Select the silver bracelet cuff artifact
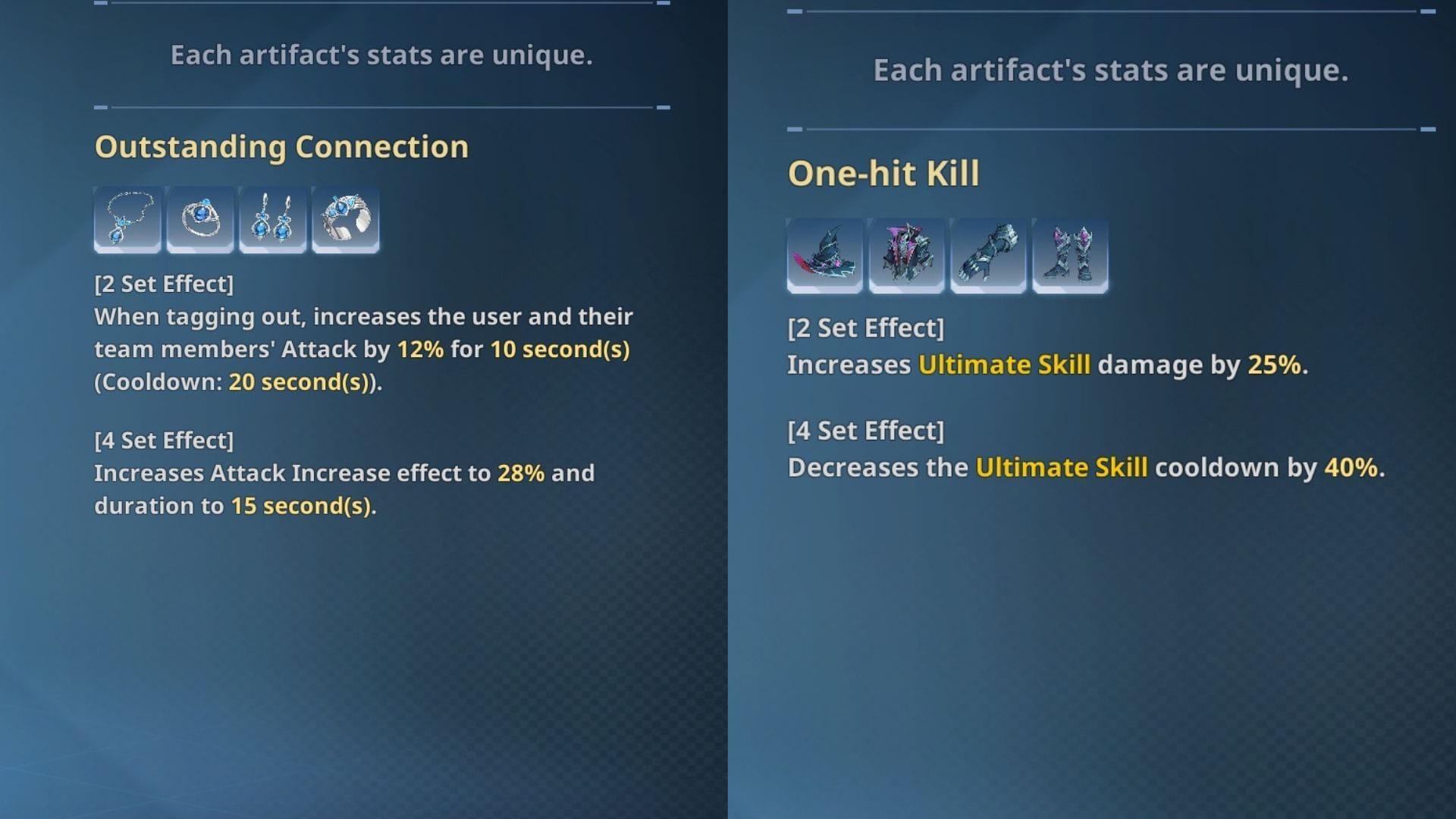The height and width of the screenshot is (819, 1456). [345, 220]
